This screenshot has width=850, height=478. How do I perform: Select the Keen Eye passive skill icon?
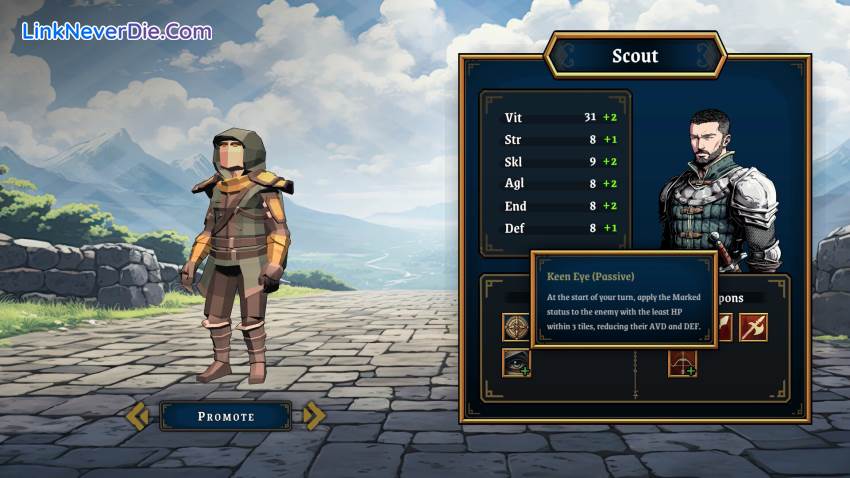tap(516, 362)
